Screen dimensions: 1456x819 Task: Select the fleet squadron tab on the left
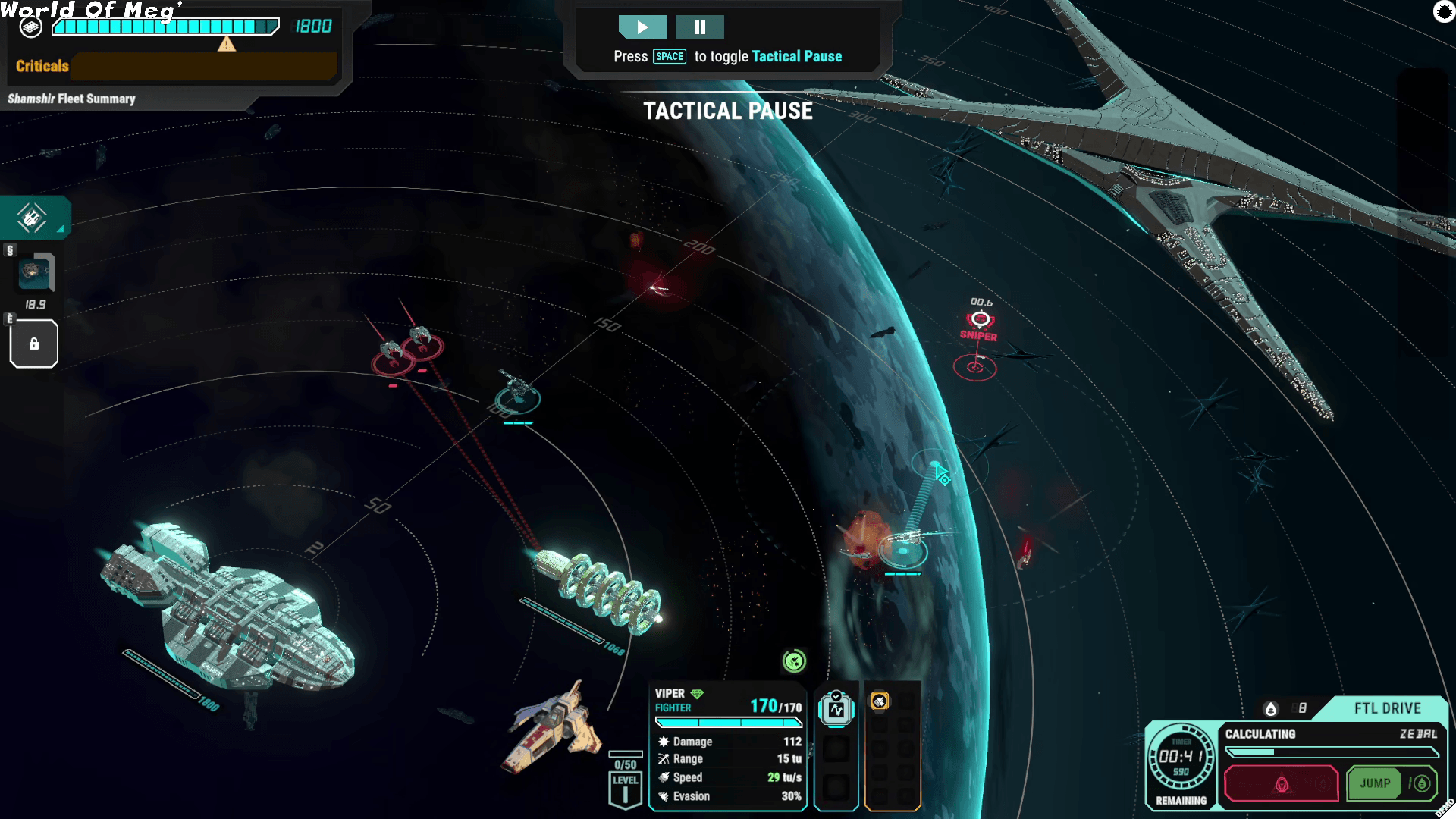point(33,218)
